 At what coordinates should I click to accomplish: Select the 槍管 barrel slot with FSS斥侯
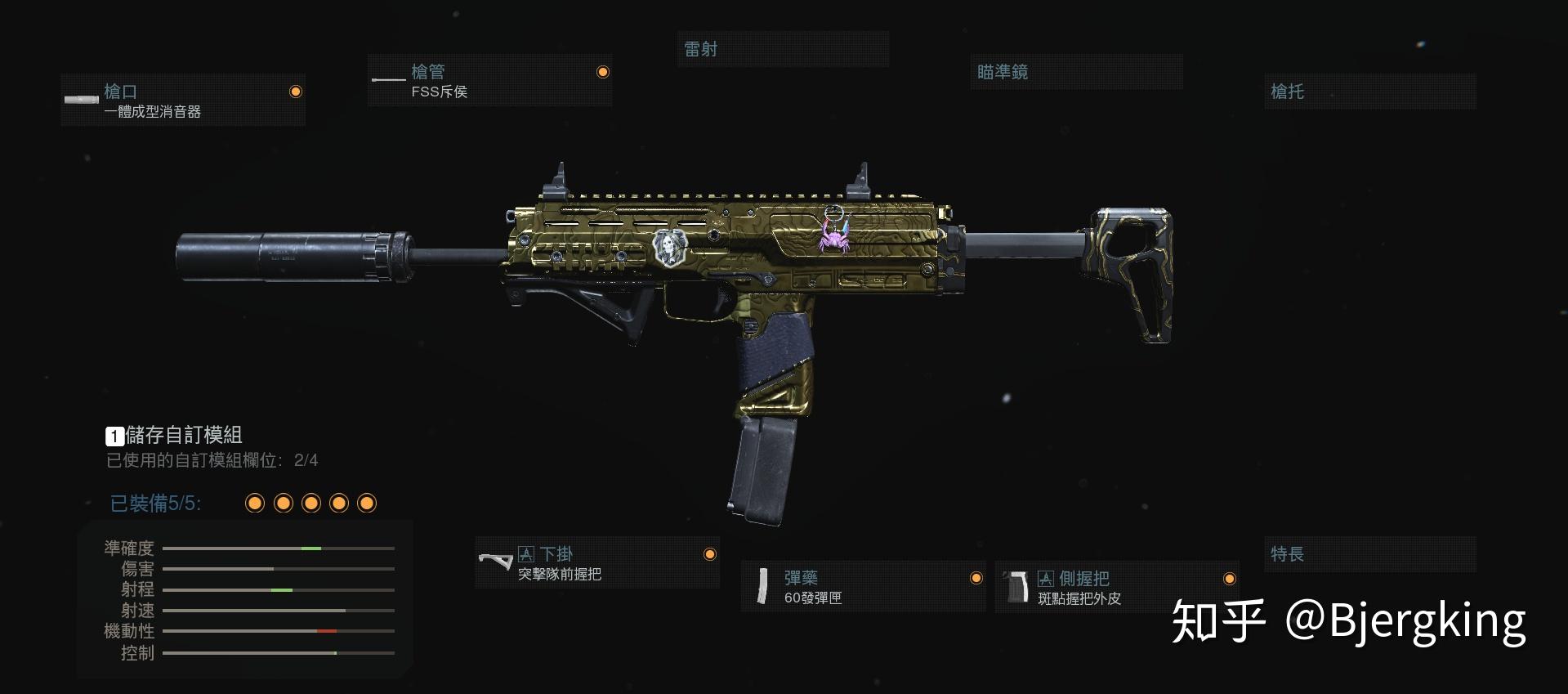click(x=489, y=81)
